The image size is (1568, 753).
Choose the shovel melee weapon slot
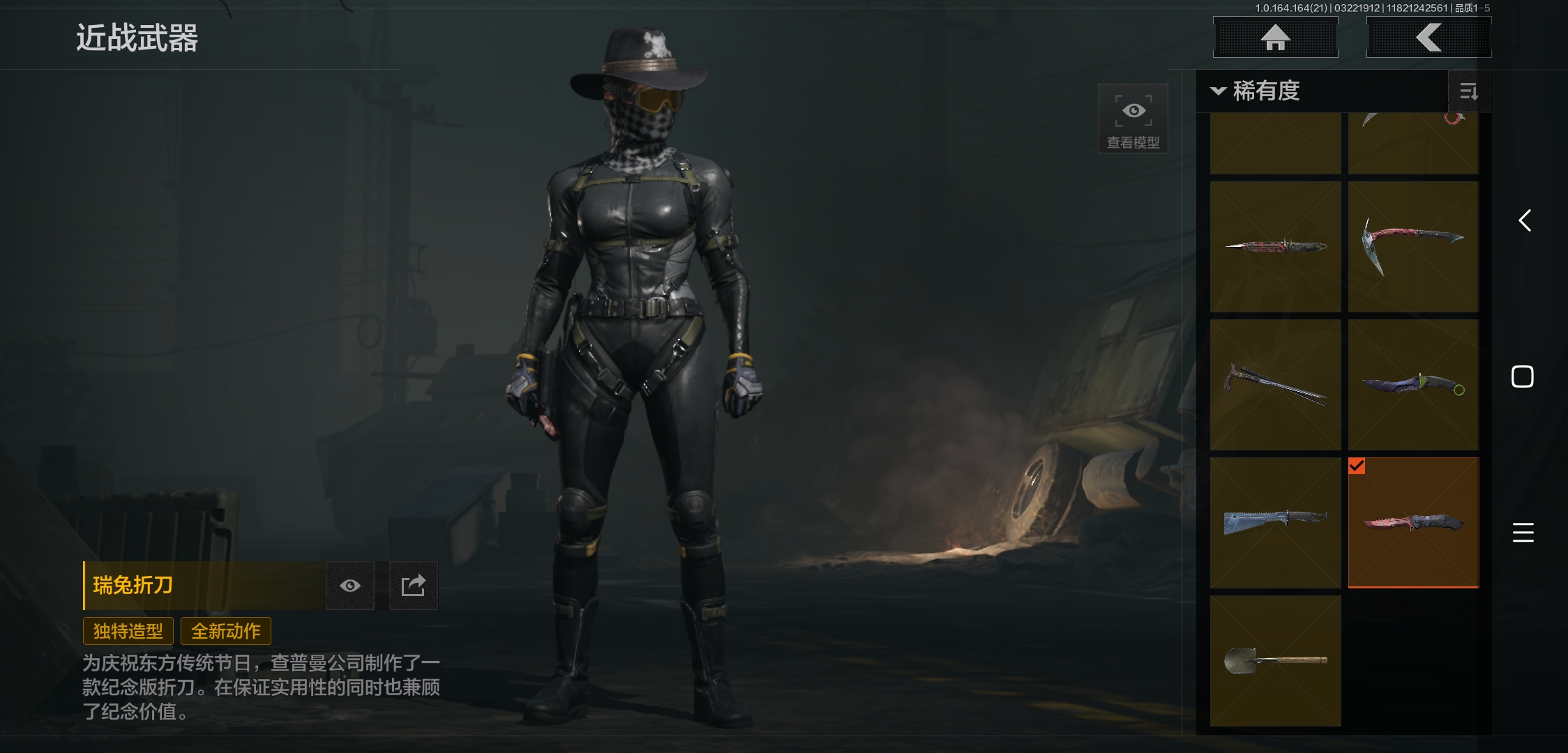pos(1275,661)
